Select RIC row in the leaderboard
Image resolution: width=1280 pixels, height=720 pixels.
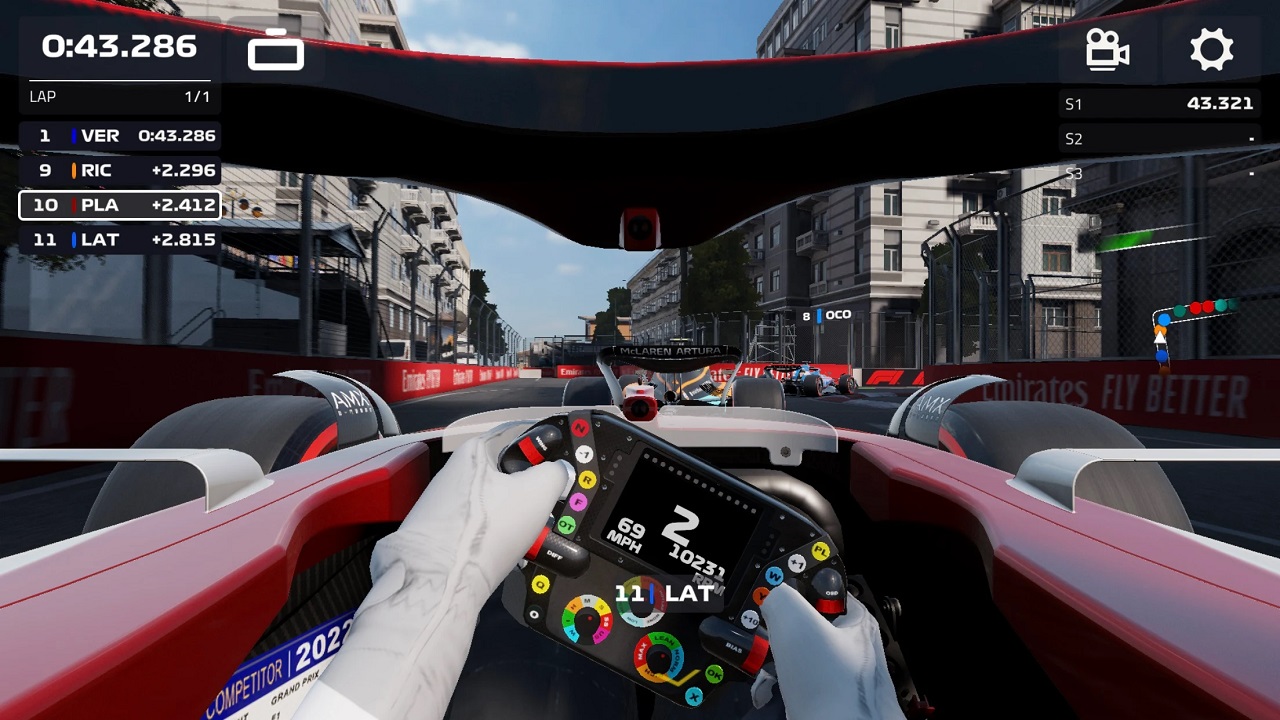click(x=120, y=171)
